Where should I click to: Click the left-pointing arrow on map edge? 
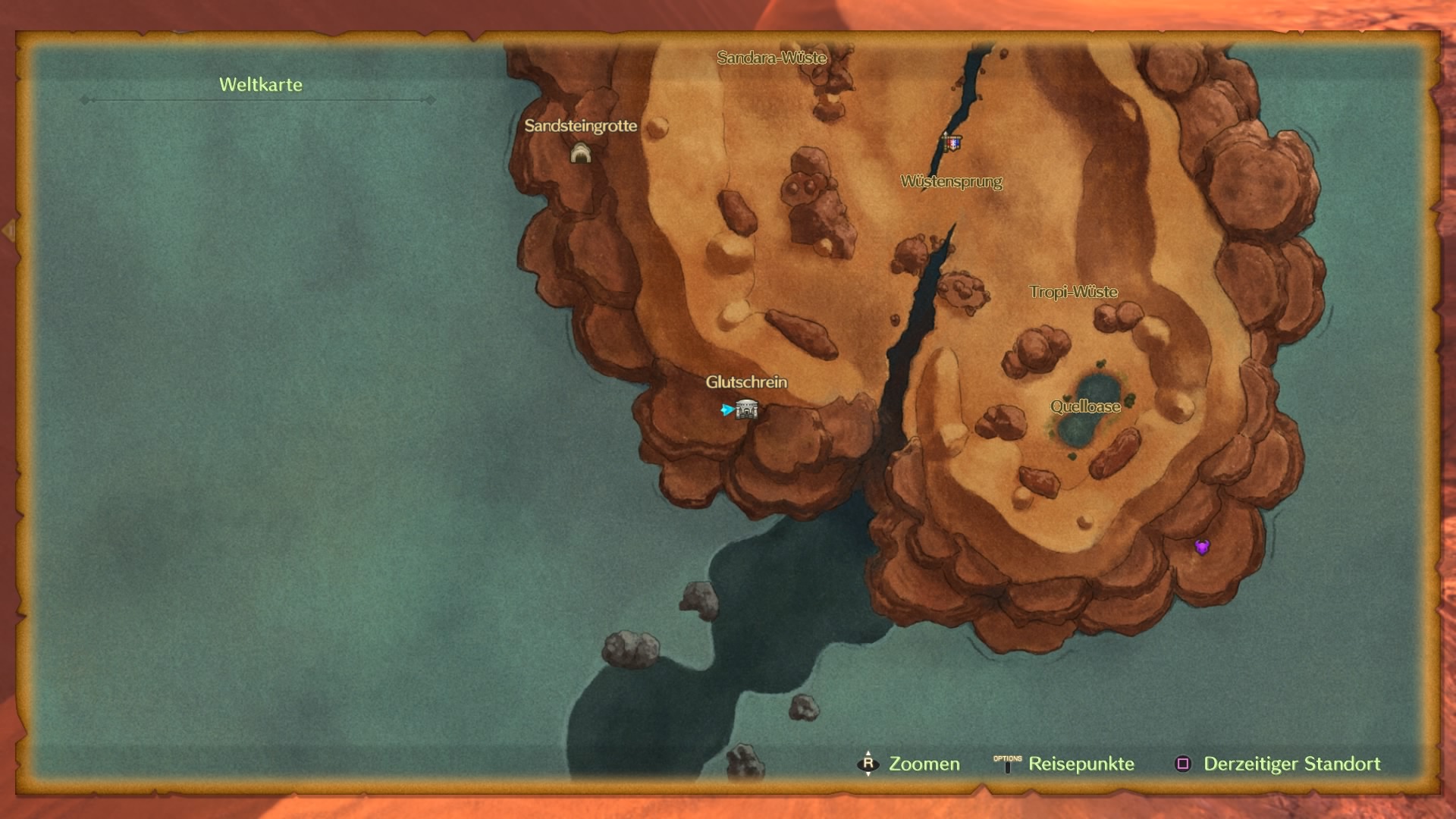pos(9,231)
